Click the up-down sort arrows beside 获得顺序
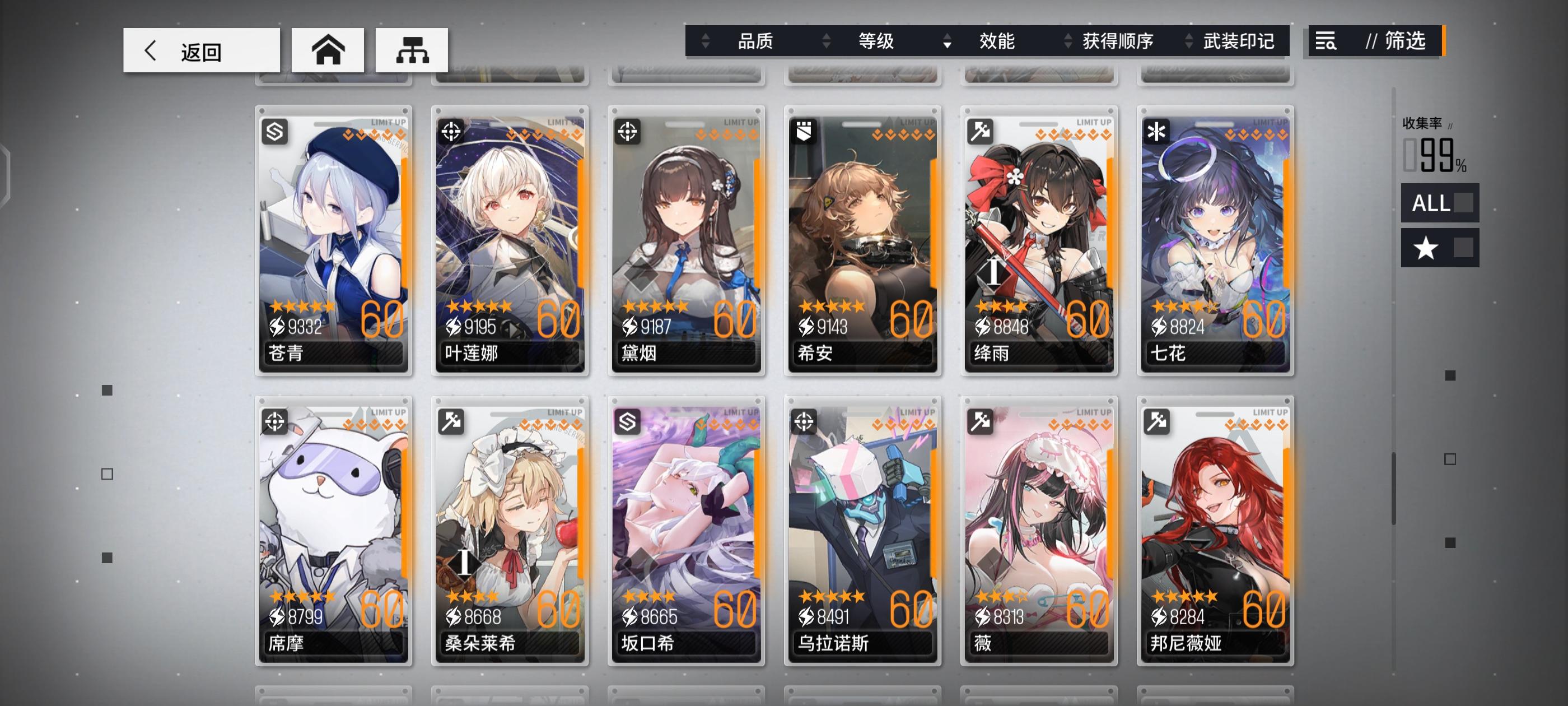The image size is (1568, 706). [1068, 41]
